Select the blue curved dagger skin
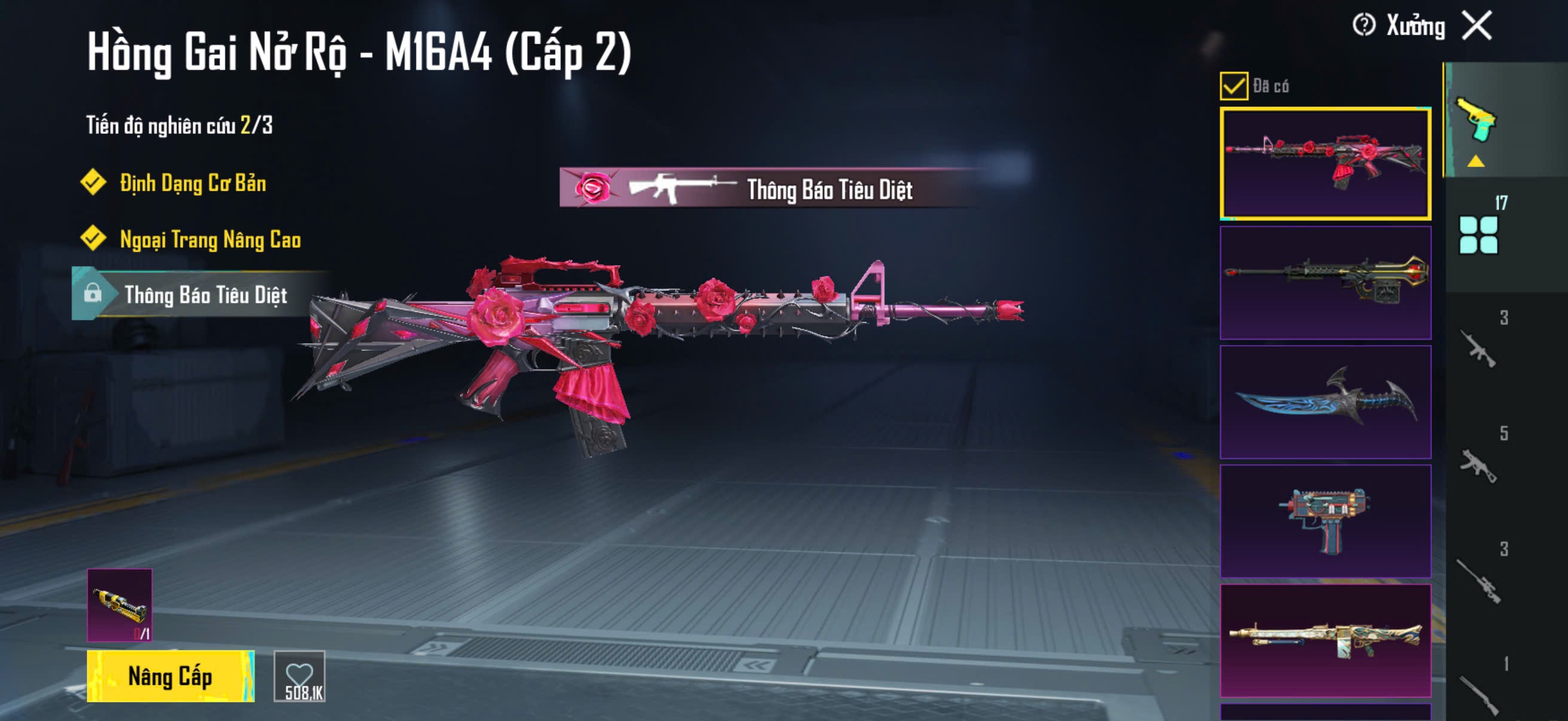Screen dimensions: 1568x721 click(x=1325, y=402)
